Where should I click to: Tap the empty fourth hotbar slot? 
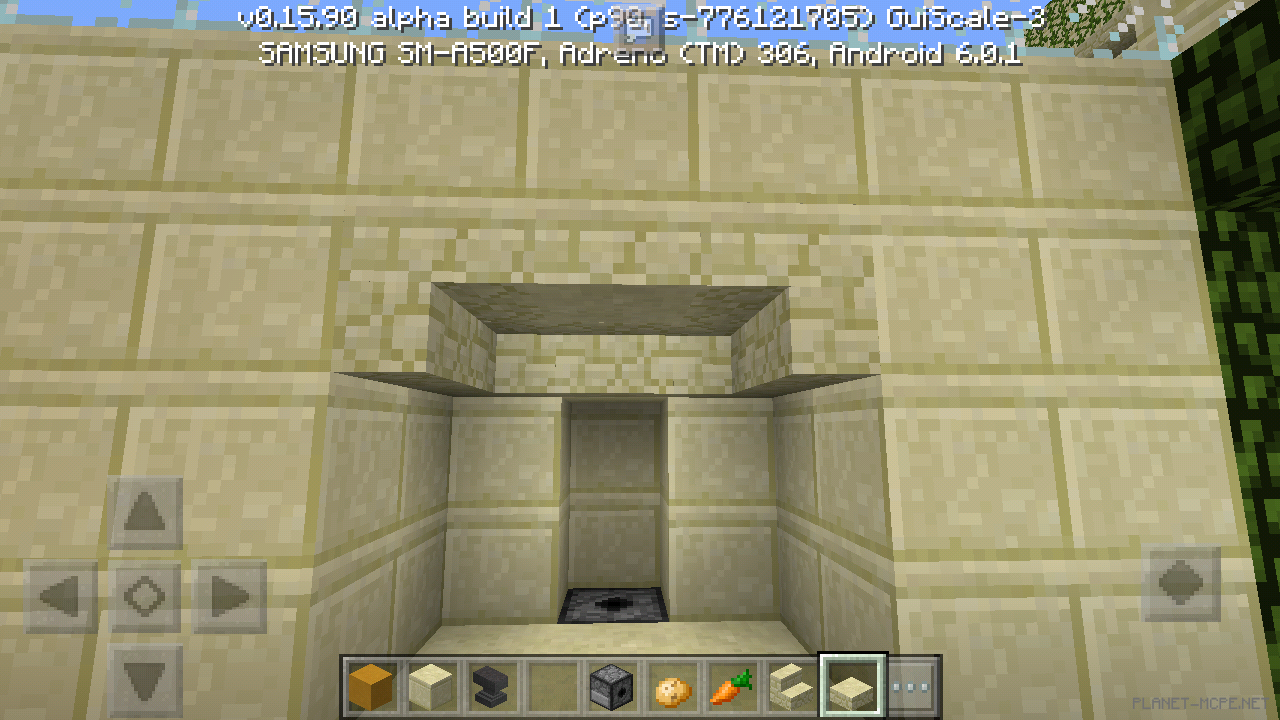[551, 686]
